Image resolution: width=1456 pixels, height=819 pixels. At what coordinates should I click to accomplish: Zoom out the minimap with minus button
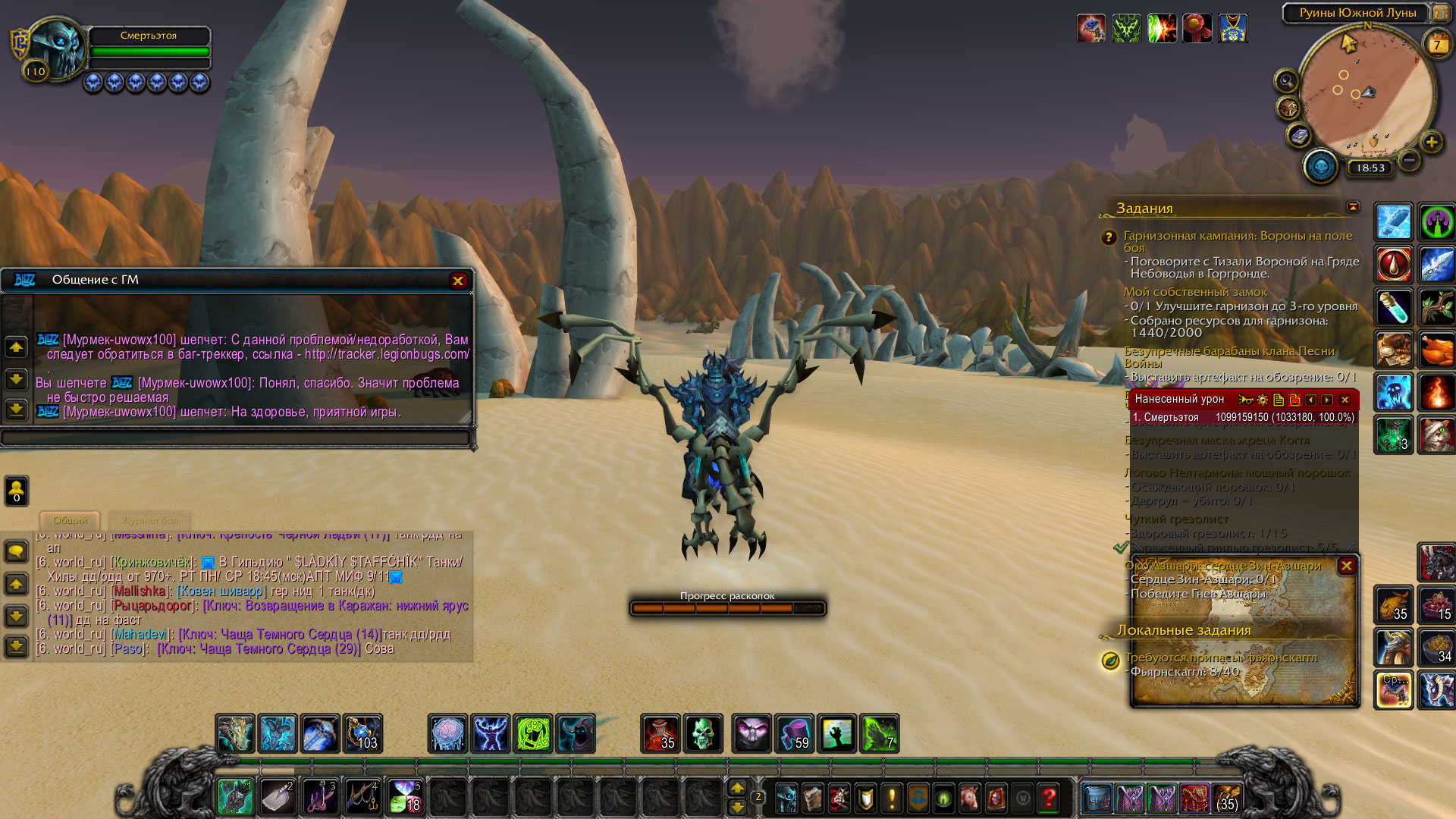pyautogui.click(x=1409, y=160)
